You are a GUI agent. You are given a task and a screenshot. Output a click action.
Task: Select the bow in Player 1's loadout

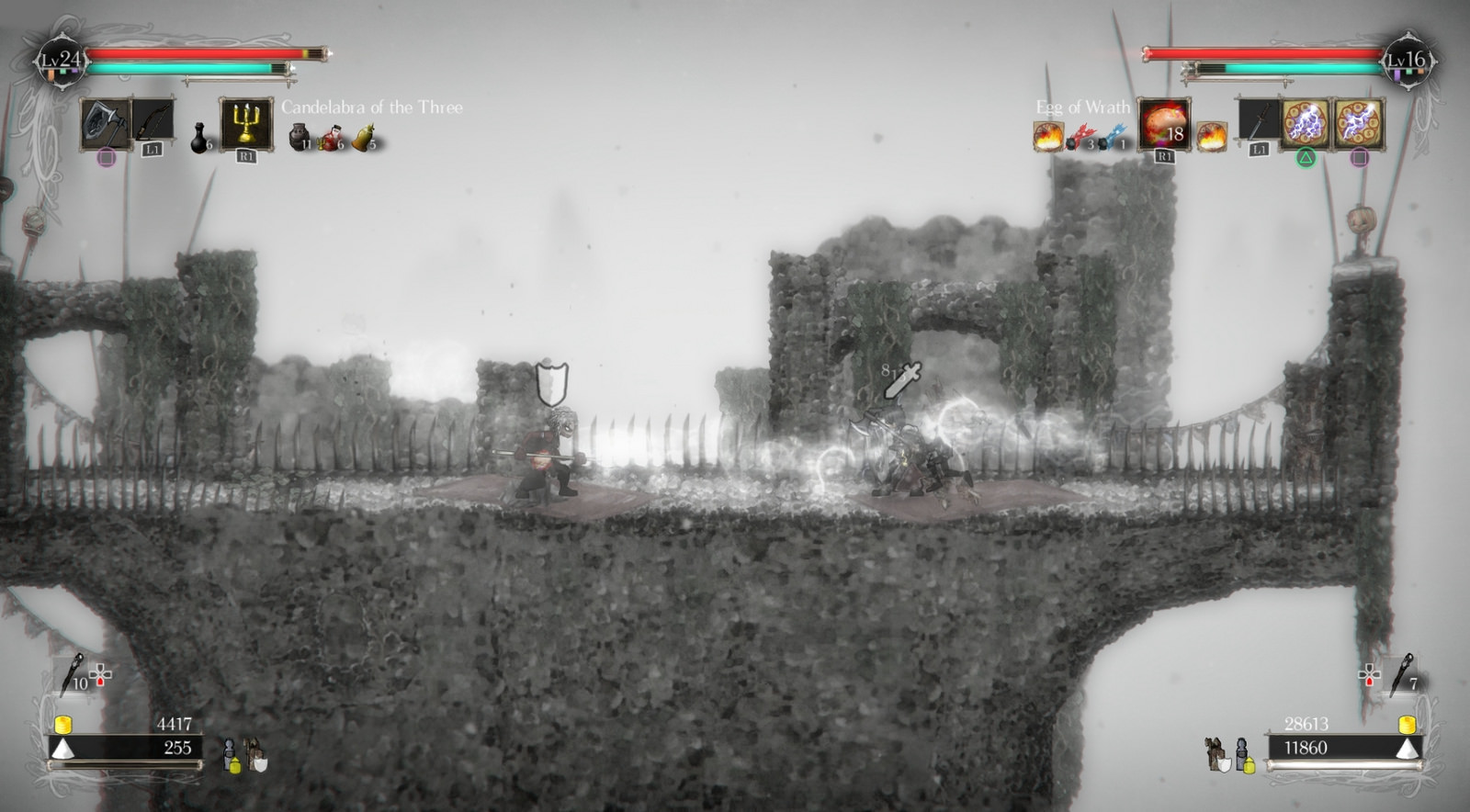click(x=152, y=118)
